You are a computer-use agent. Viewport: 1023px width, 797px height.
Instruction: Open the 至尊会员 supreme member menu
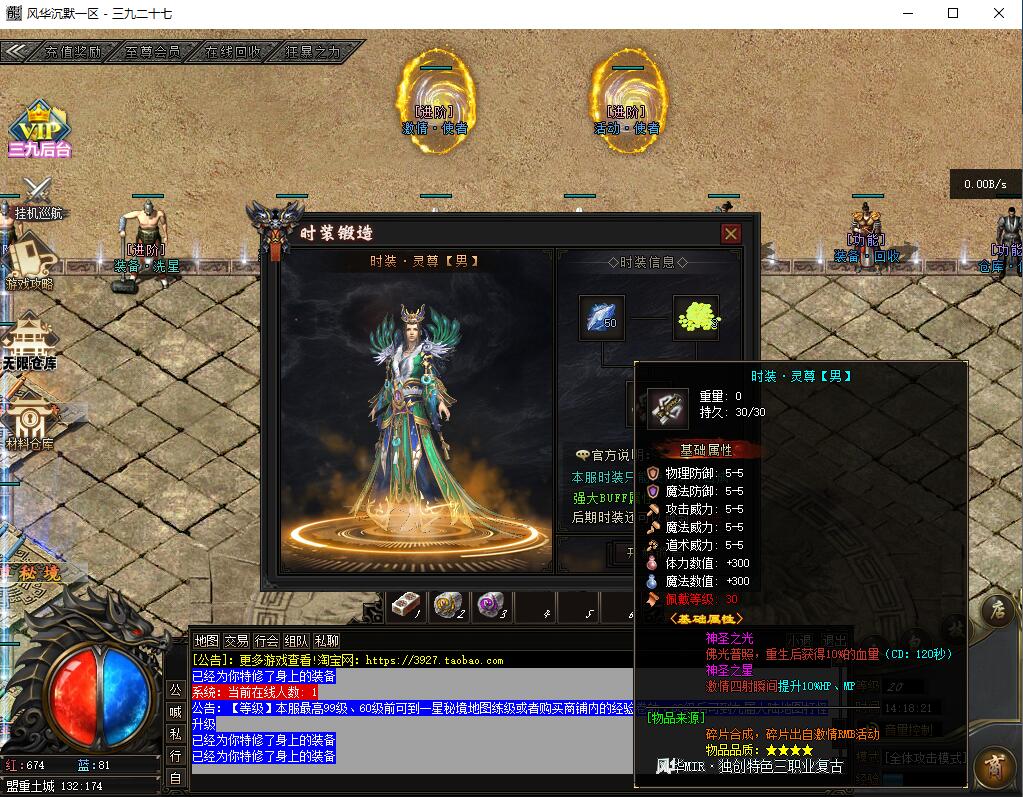pyautogui.click(x=153, y=51)
